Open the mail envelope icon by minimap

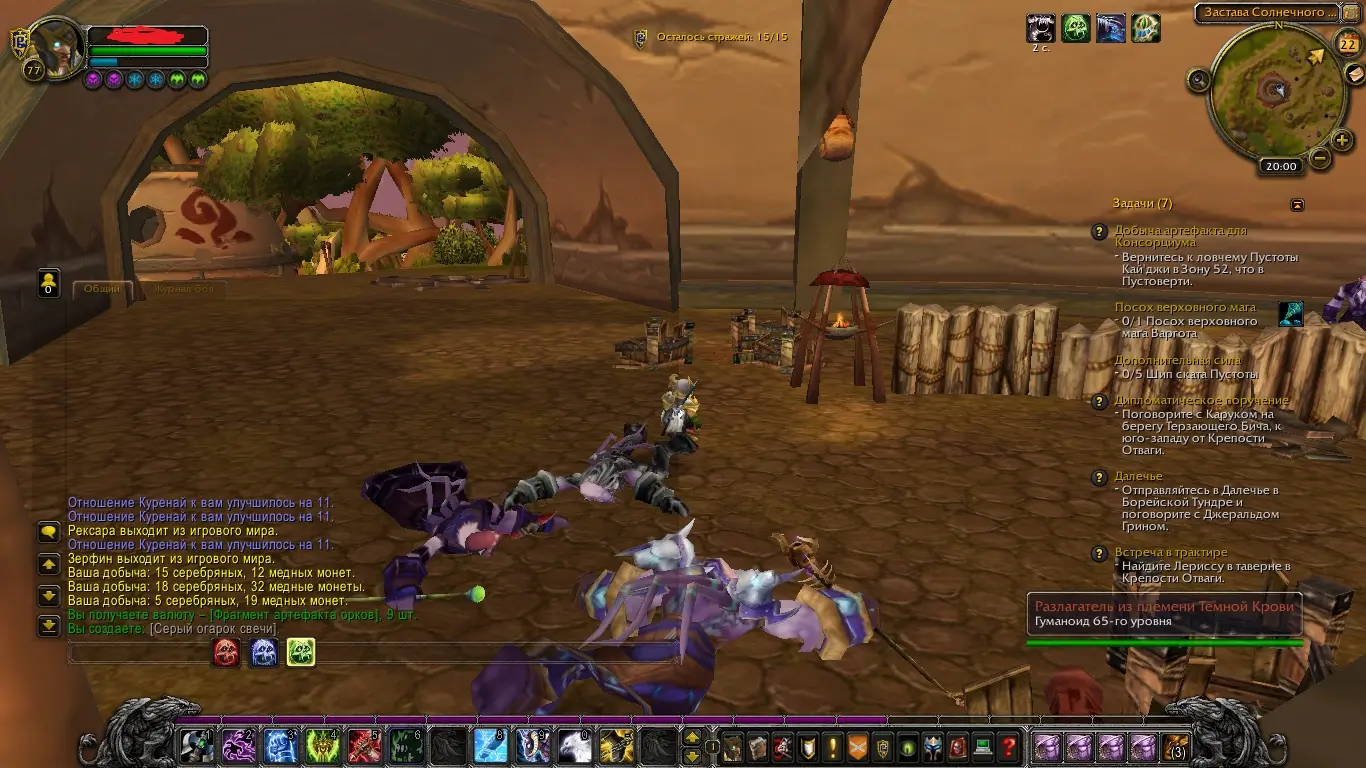[1355, 75]
